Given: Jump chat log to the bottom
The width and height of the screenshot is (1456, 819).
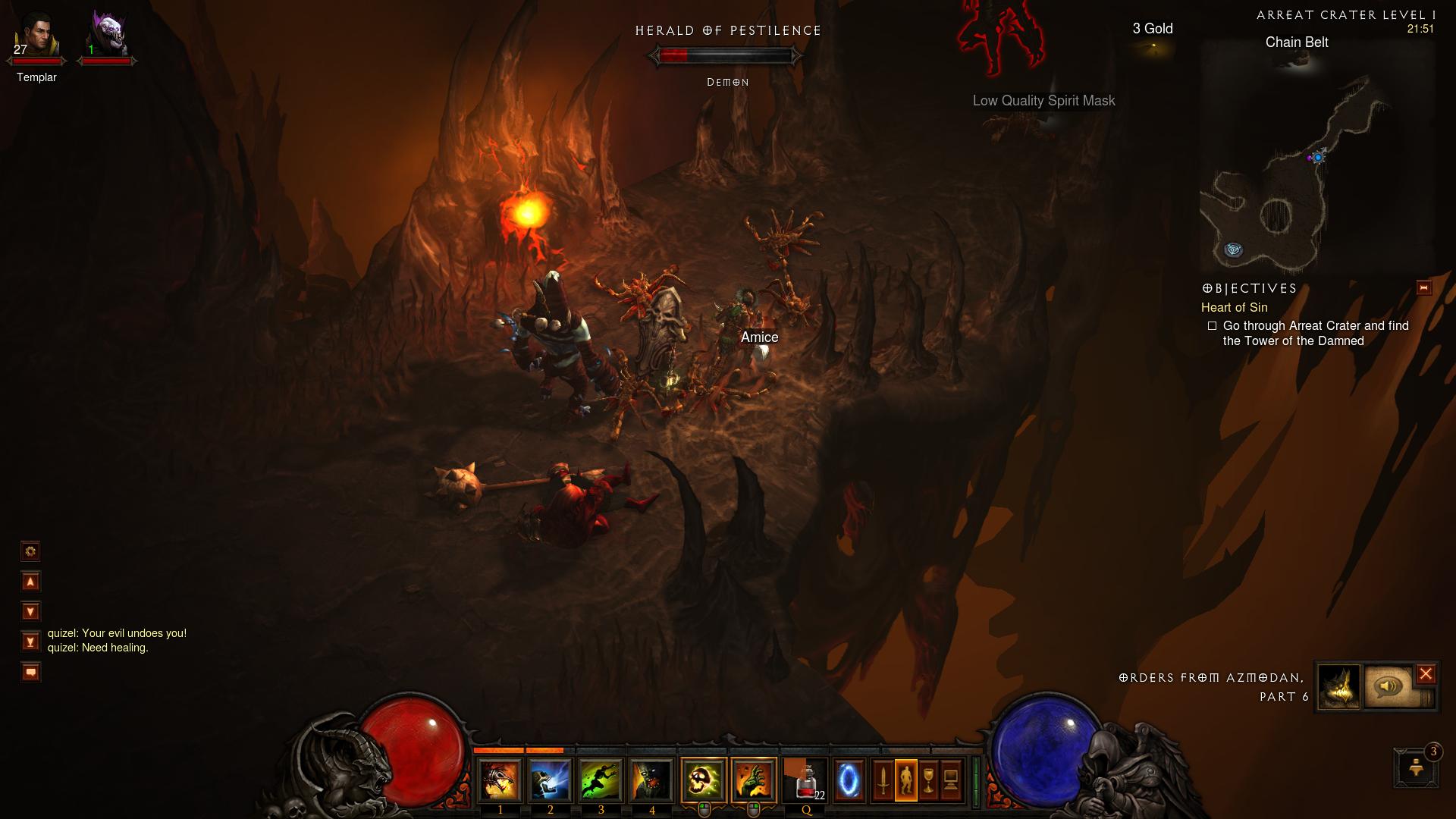Looking at the screenshot, I should (x=30, y=642).
